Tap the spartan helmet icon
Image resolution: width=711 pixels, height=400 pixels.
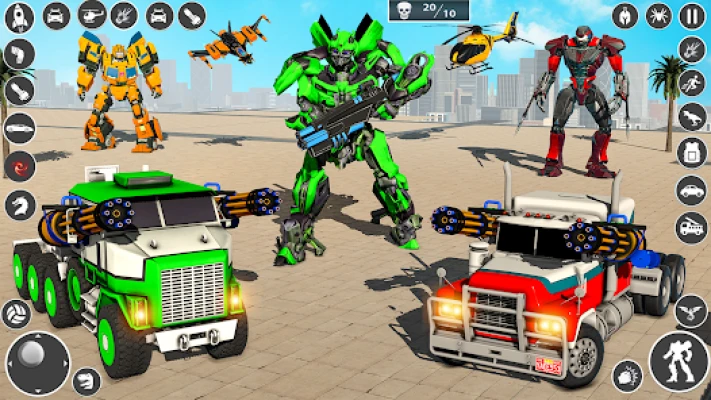tap(626, 15)
